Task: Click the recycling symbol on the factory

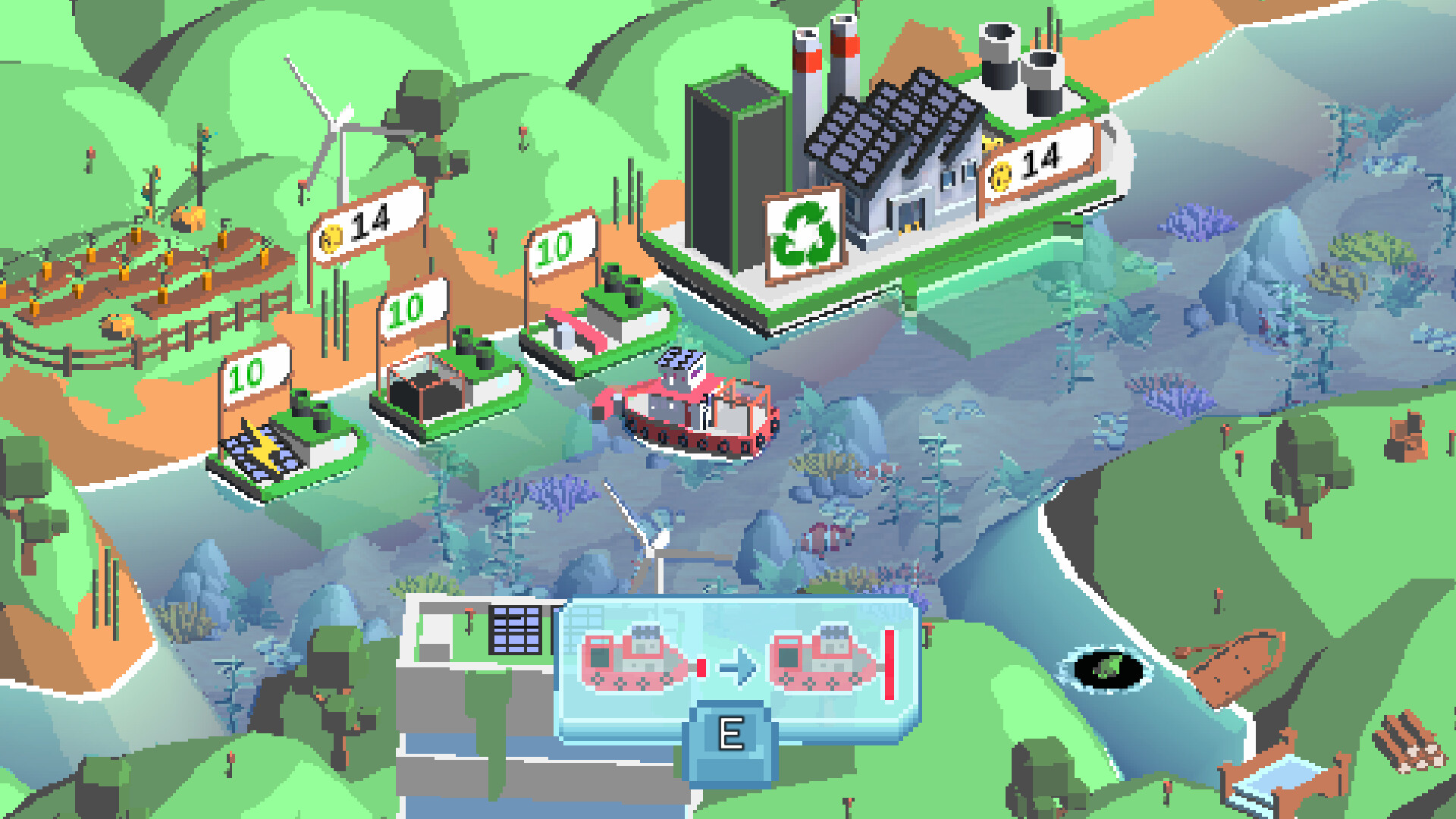Action: click(x=805, y=231)
